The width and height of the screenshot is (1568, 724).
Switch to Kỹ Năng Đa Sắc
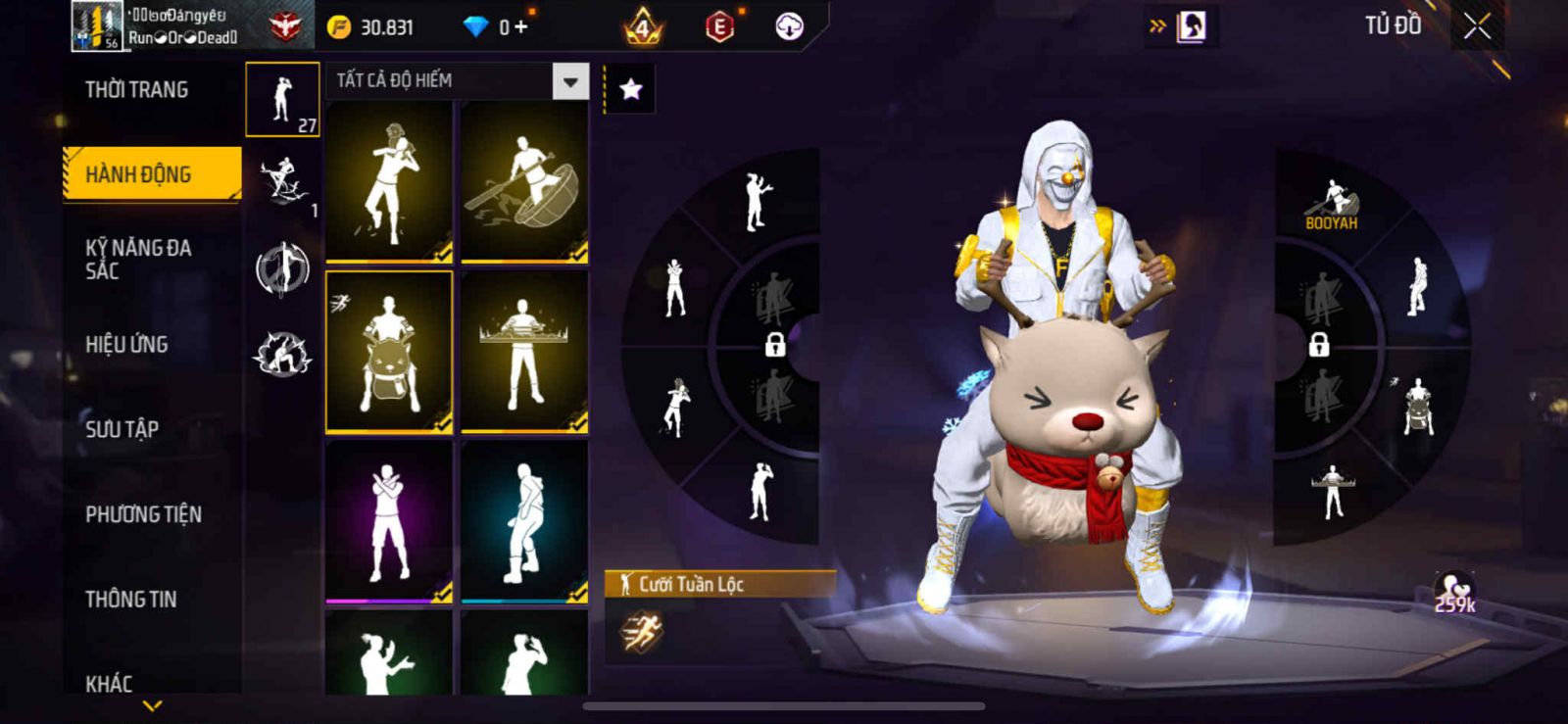tap(138, 259)
